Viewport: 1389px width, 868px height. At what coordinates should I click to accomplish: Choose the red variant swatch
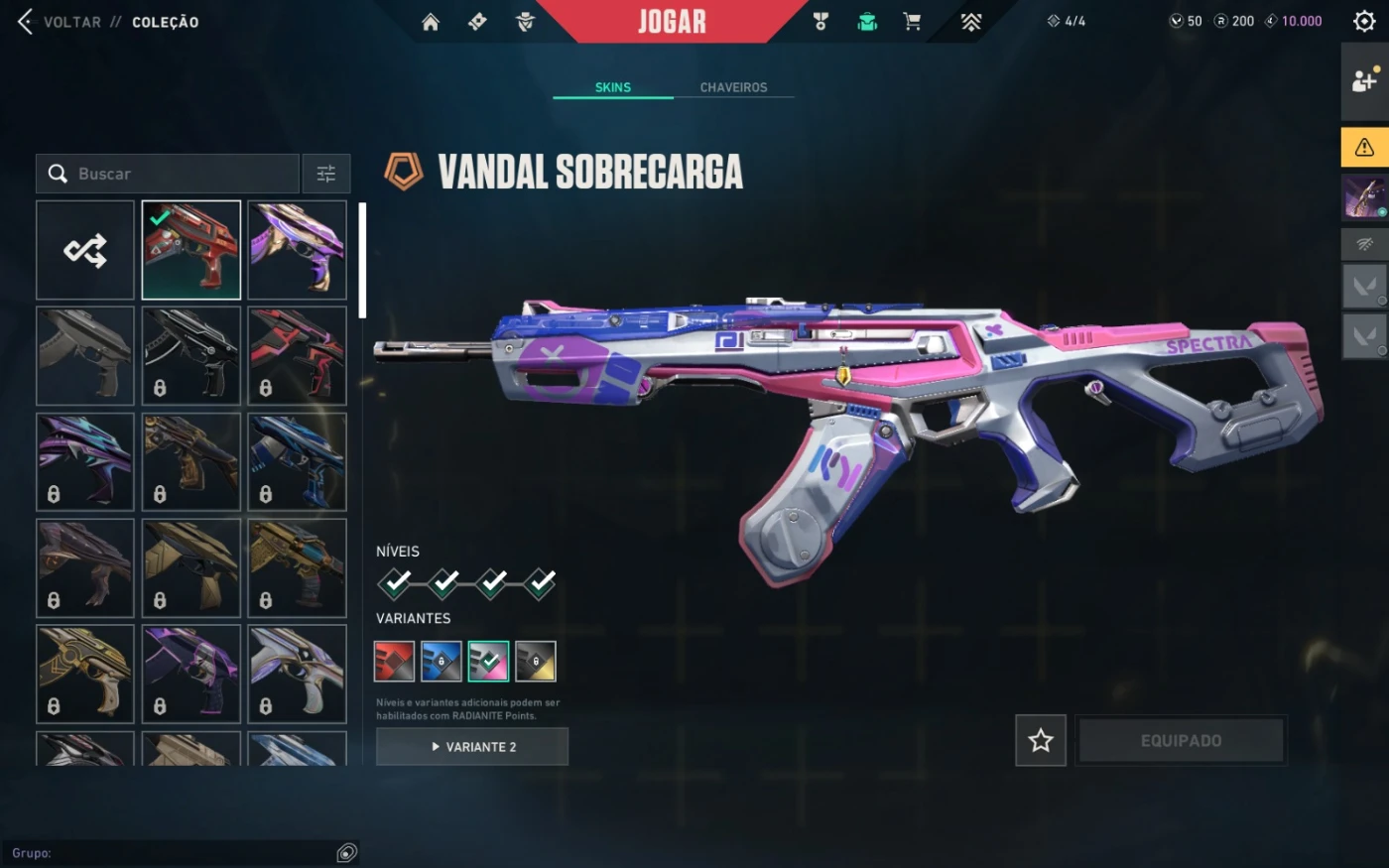tap(394, 662)
